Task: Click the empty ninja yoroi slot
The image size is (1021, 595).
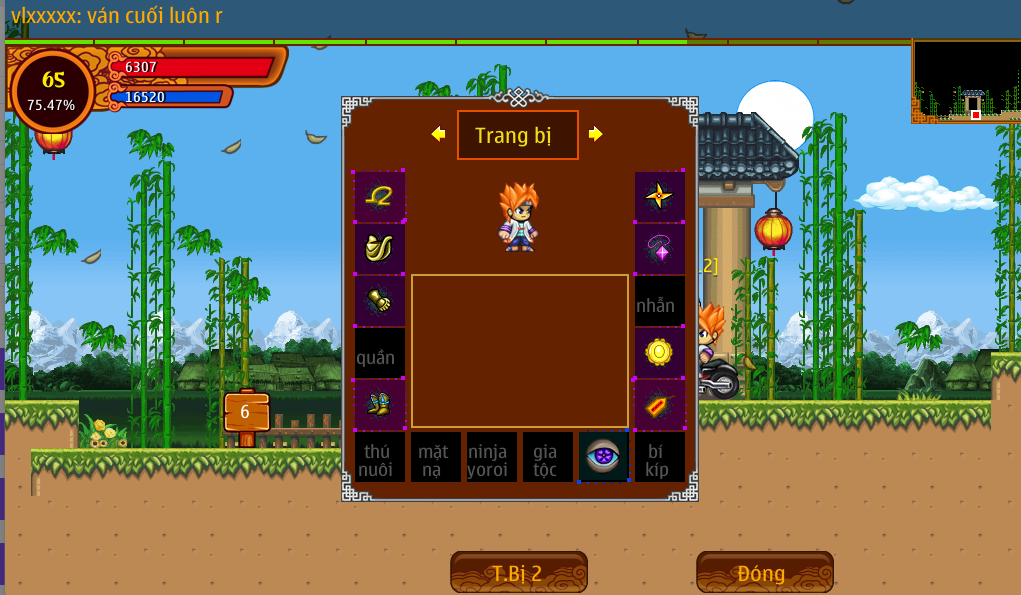Action: 492,457
